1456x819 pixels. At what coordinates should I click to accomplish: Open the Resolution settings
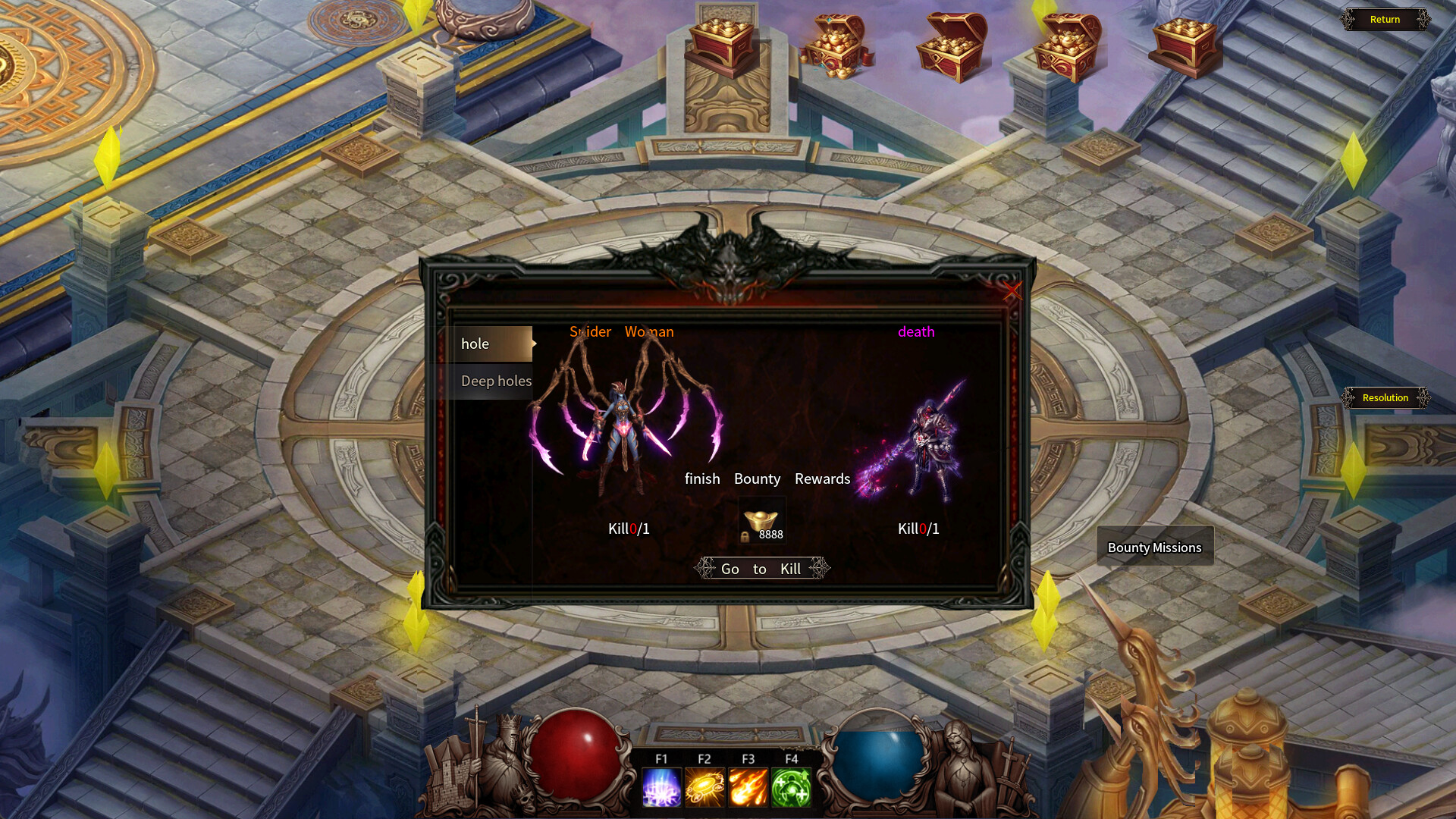point(1385,397)
